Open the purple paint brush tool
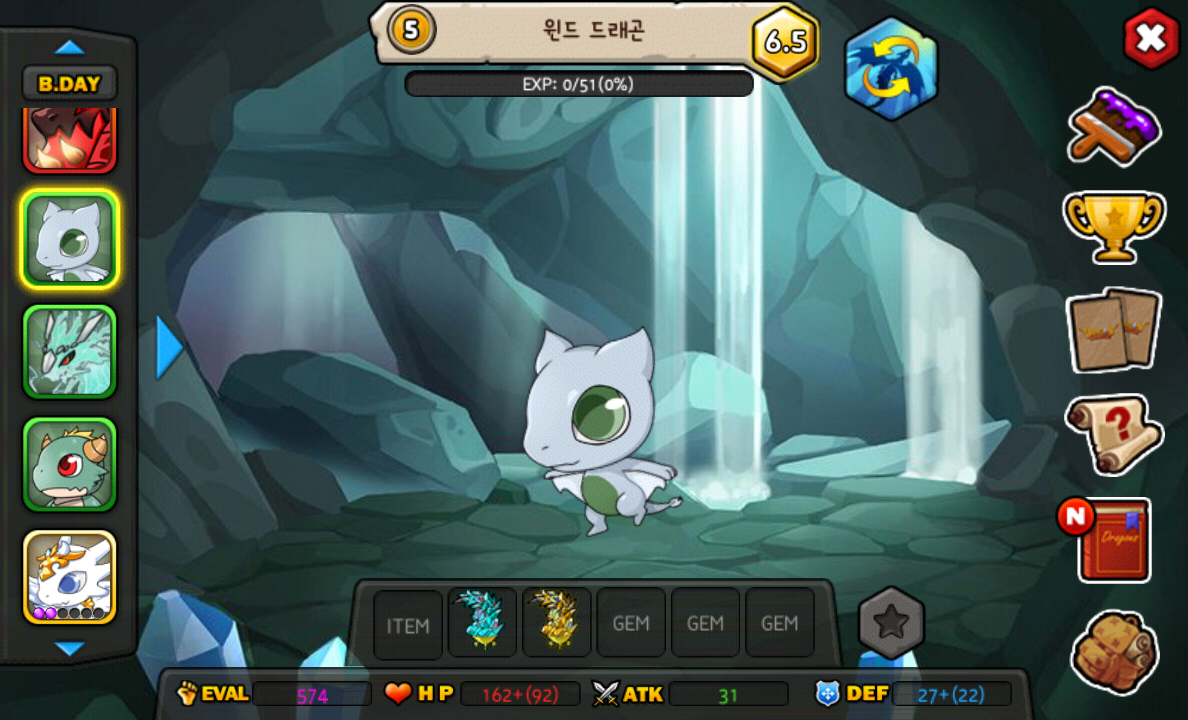 point(1113,124)
